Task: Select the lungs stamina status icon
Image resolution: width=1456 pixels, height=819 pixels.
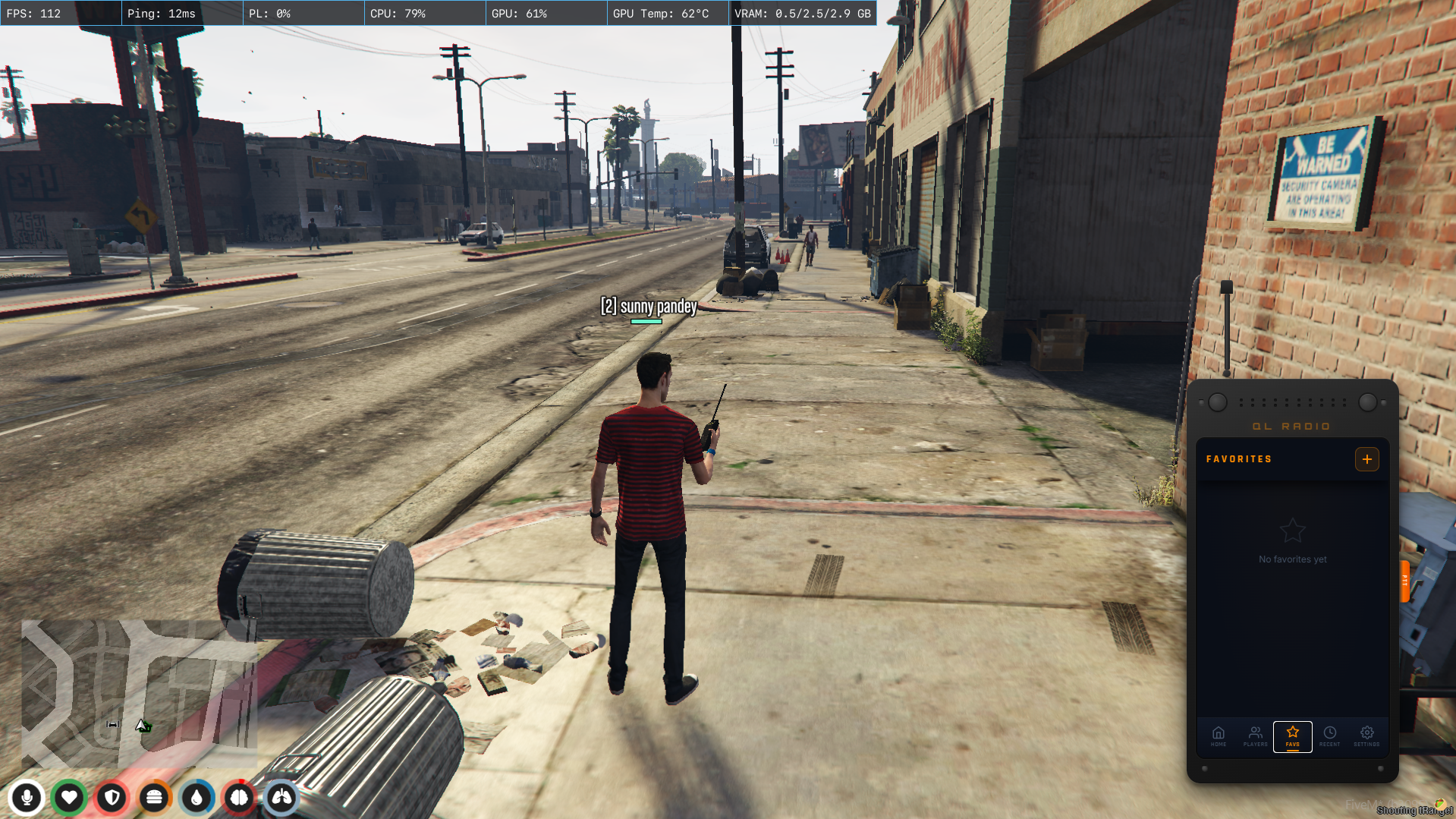Action: coord(282,798)
